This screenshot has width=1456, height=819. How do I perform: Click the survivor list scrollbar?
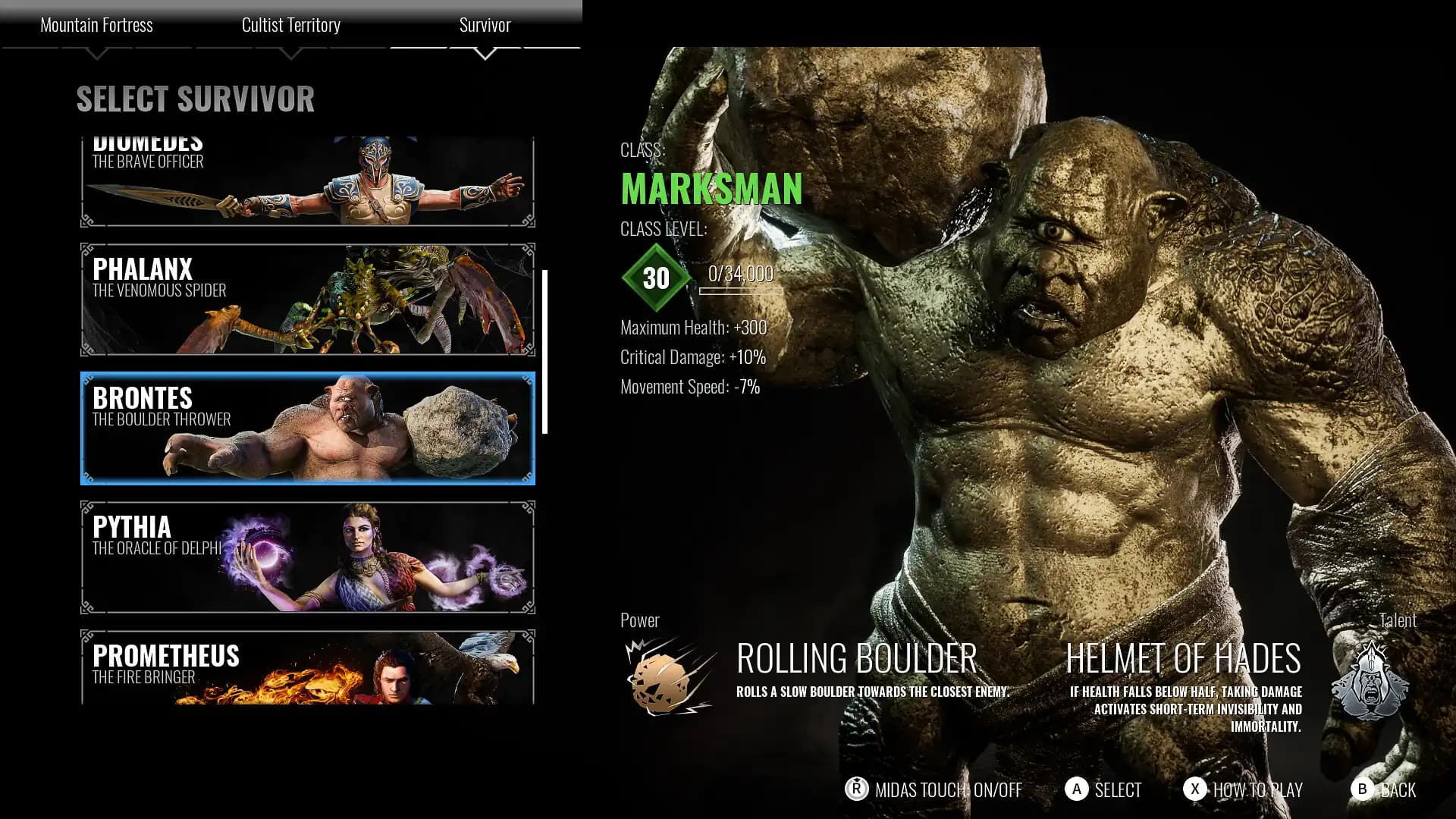point(544,352)
